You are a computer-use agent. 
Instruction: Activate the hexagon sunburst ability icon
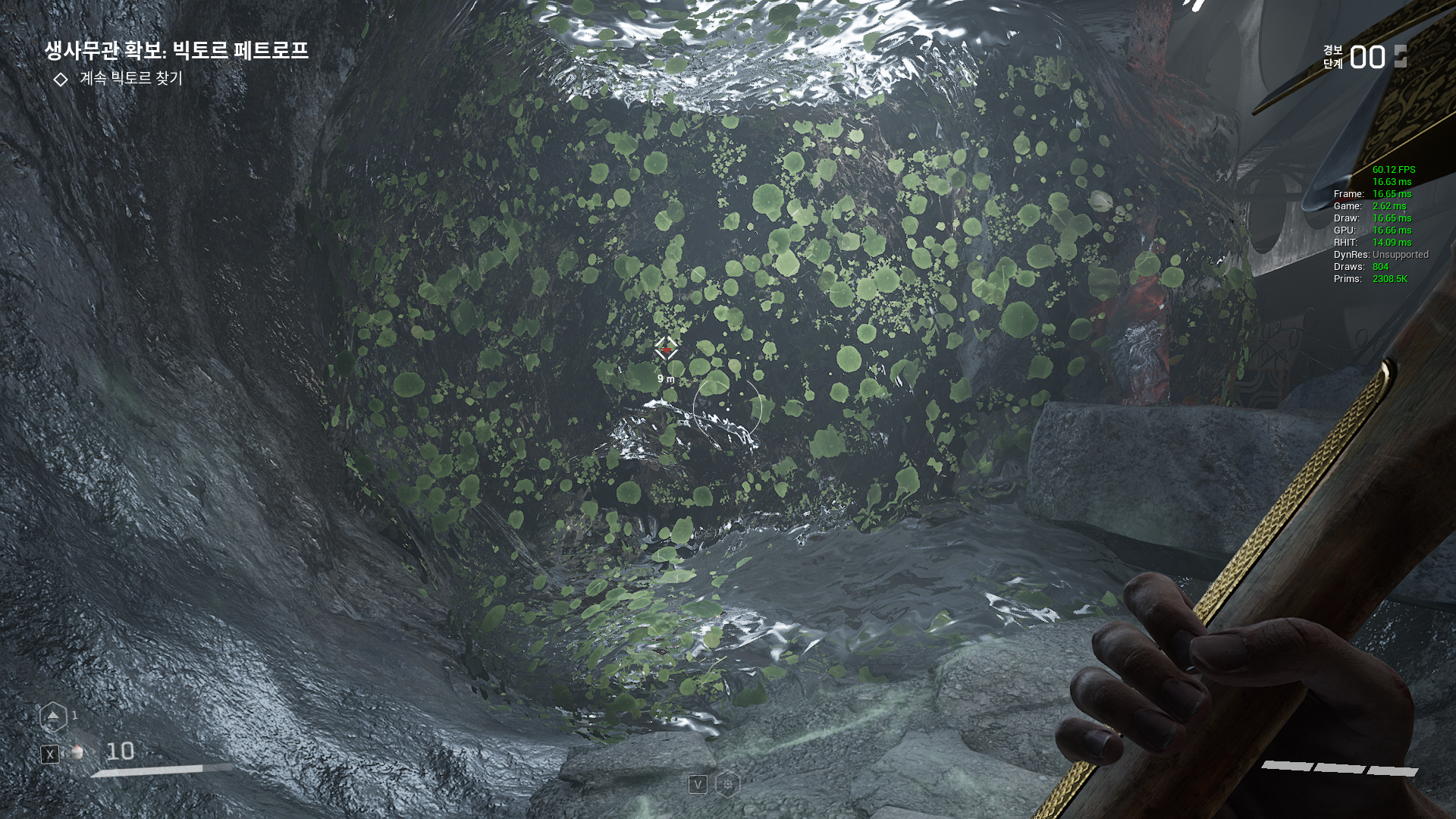[728, 784]
